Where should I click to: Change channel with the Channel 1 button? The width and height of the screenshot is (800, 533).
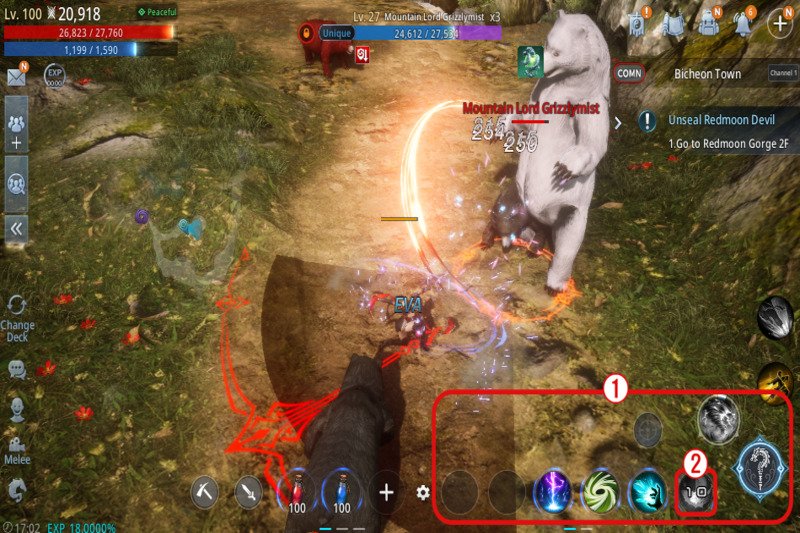[783, 73]
